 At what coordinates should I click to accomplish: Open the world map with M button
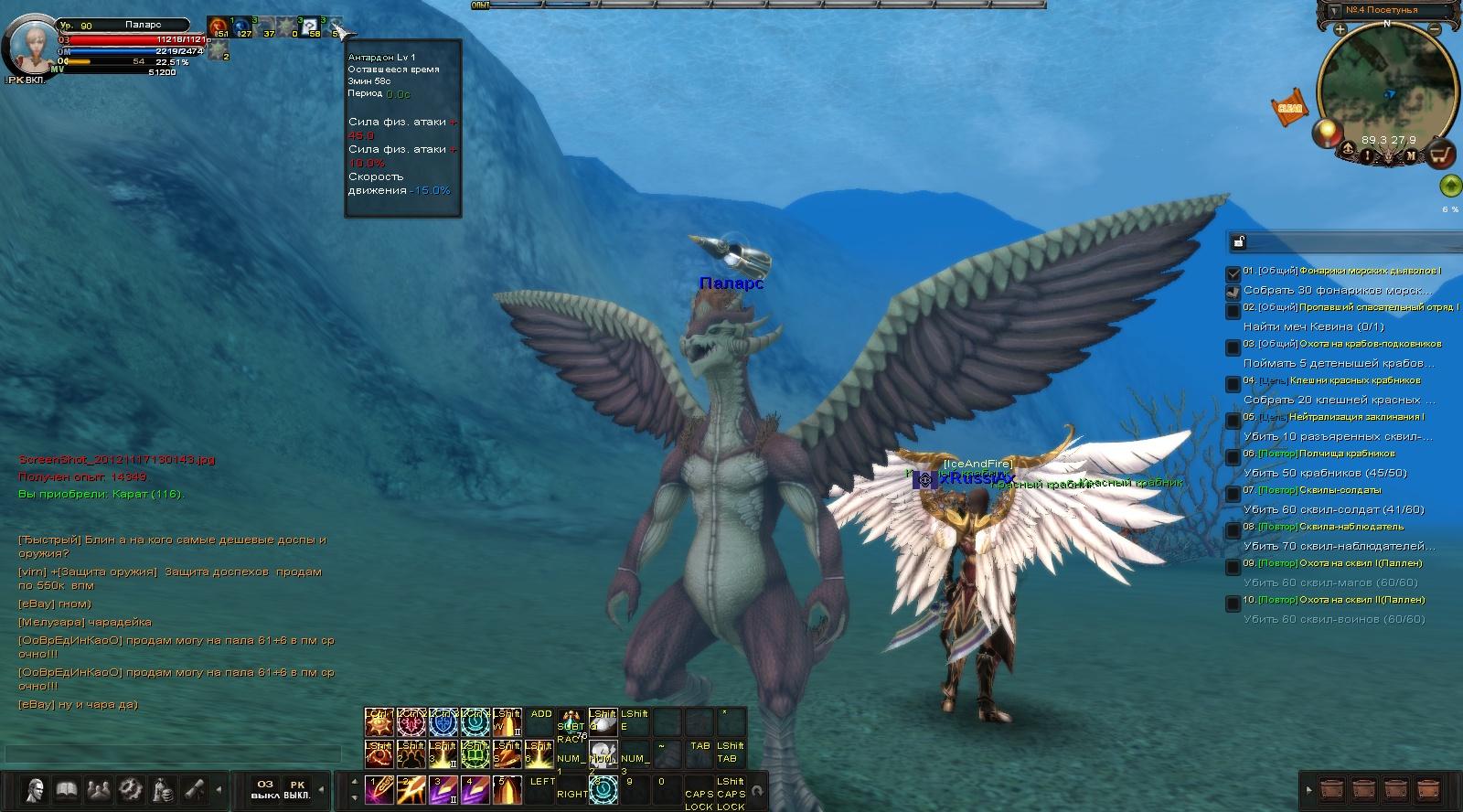tap(1411, 155)
